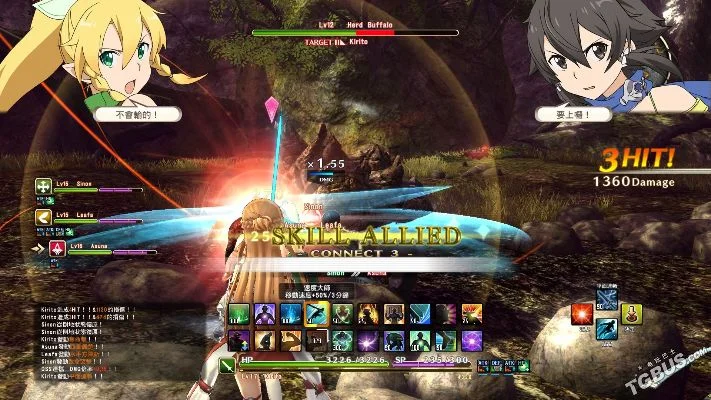Select party member Leafa's yellow icon
The image size is (711, 400).
tap(43, 215)
